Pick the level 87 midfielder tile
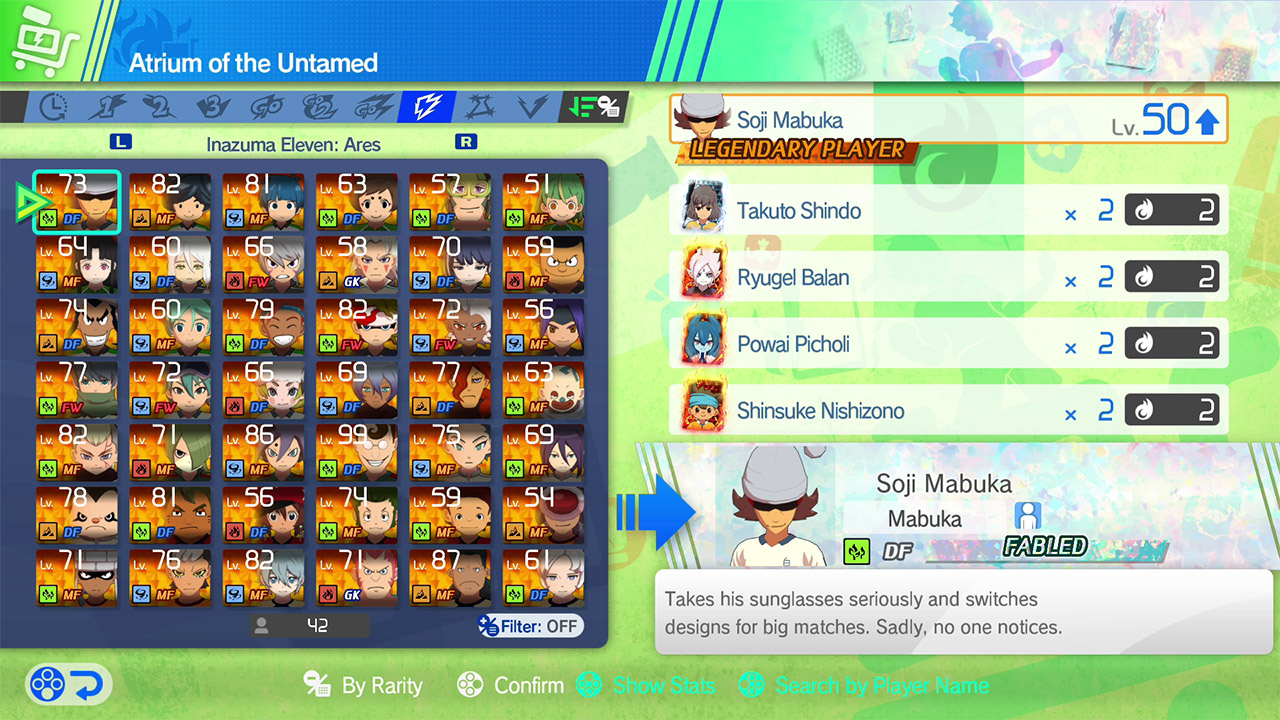1280x720 pixels. pyautogui.click(x=450, y=578)
